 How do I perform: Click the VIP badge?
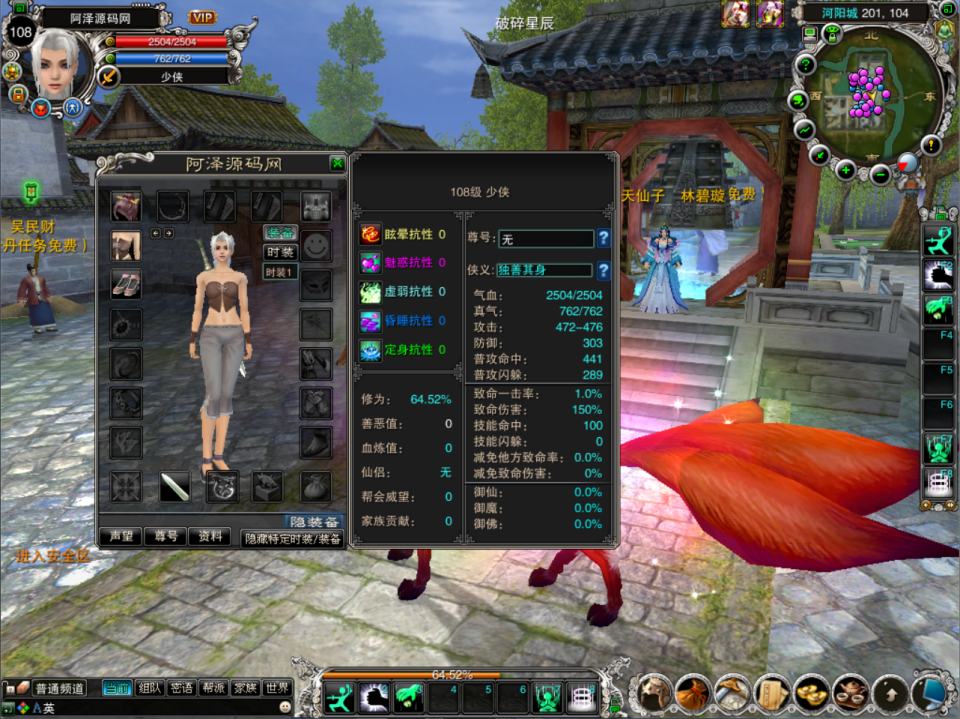(x=203, y=17)
